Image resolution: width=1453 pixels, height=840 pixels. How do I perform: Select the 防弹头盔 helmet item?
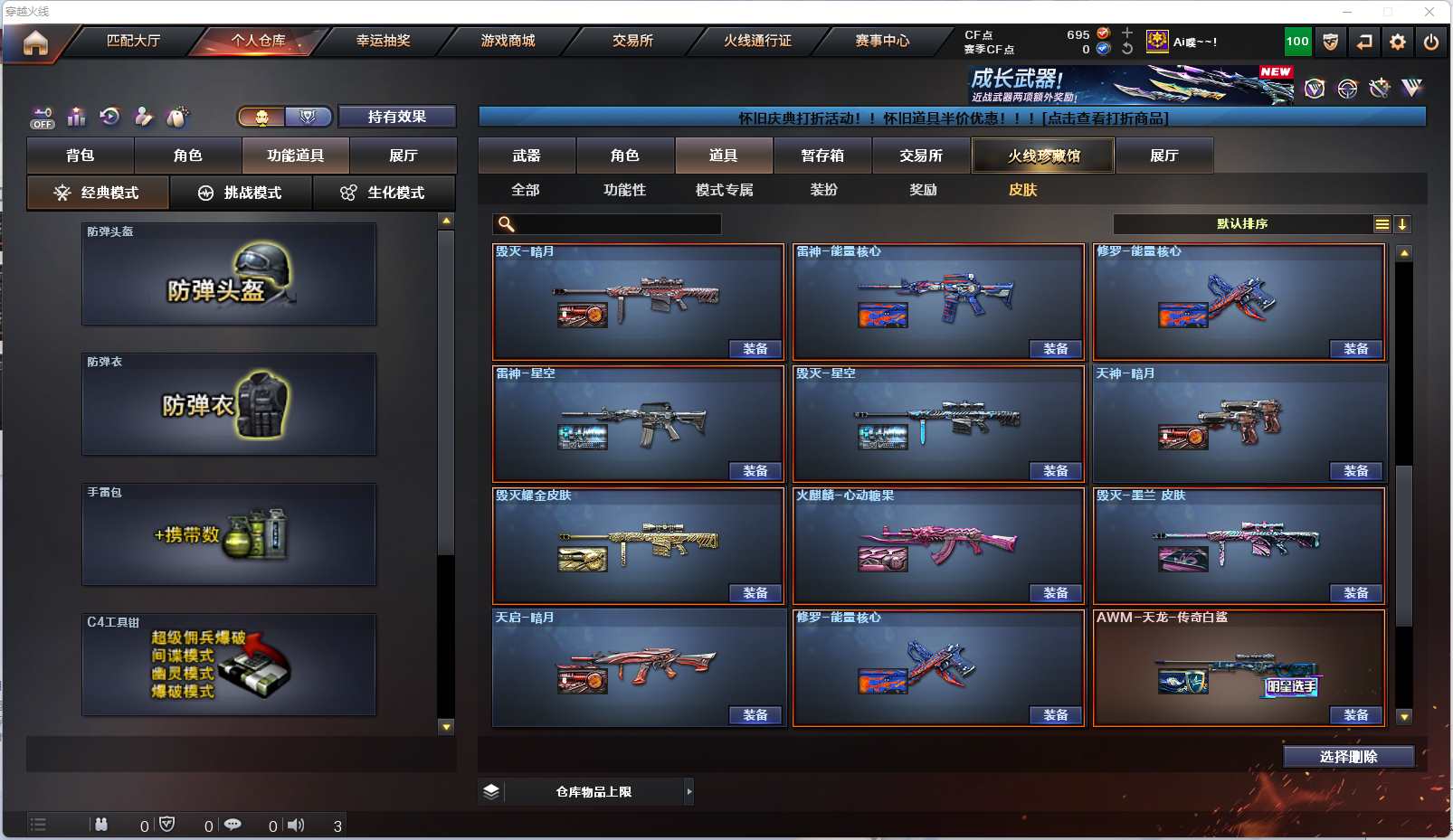click(229, 274)
